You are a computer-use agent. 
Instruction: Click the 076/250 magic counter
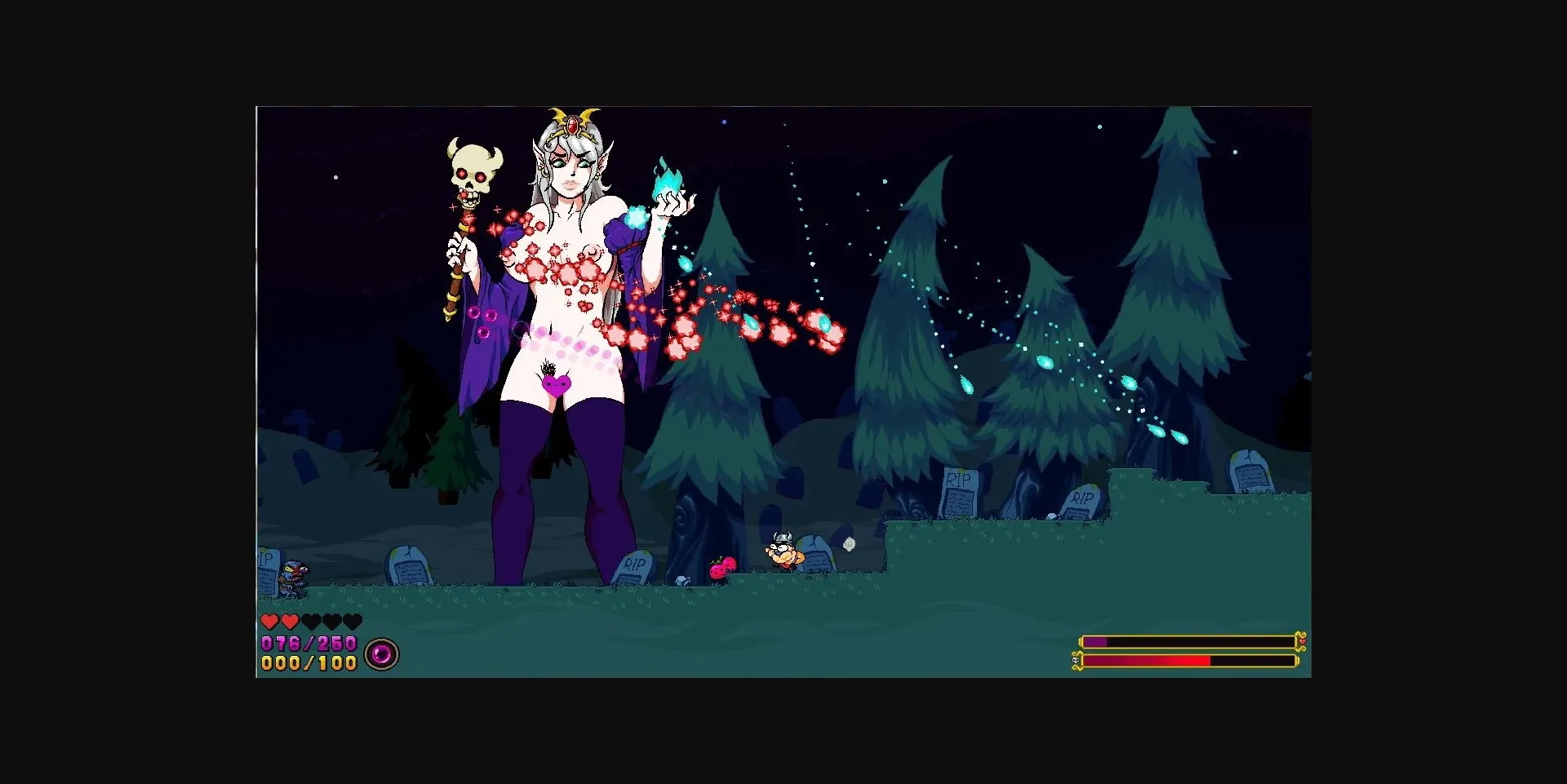click(308, 644)
